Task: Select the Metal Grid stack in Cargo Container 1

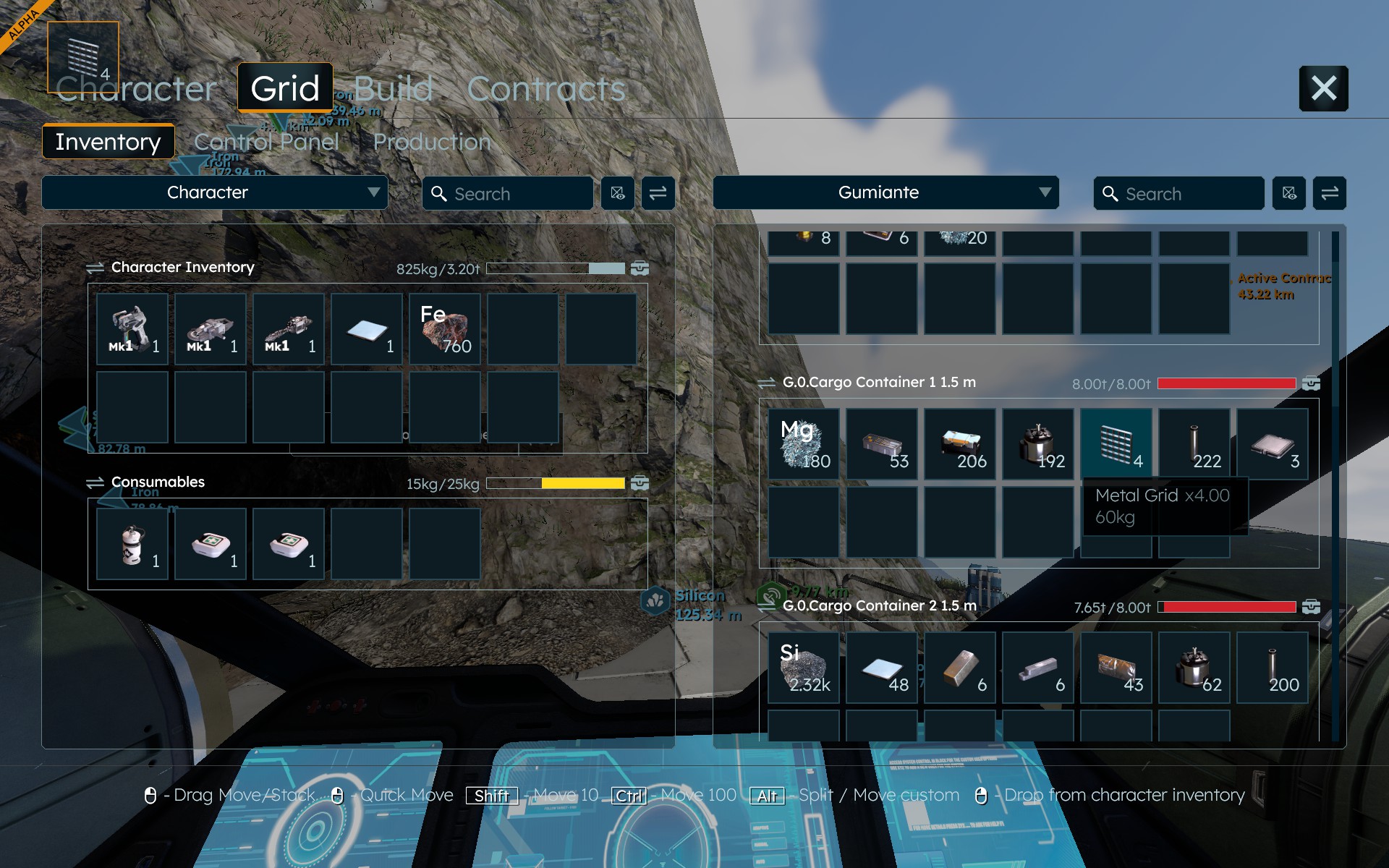Action: pos(1116,444)
